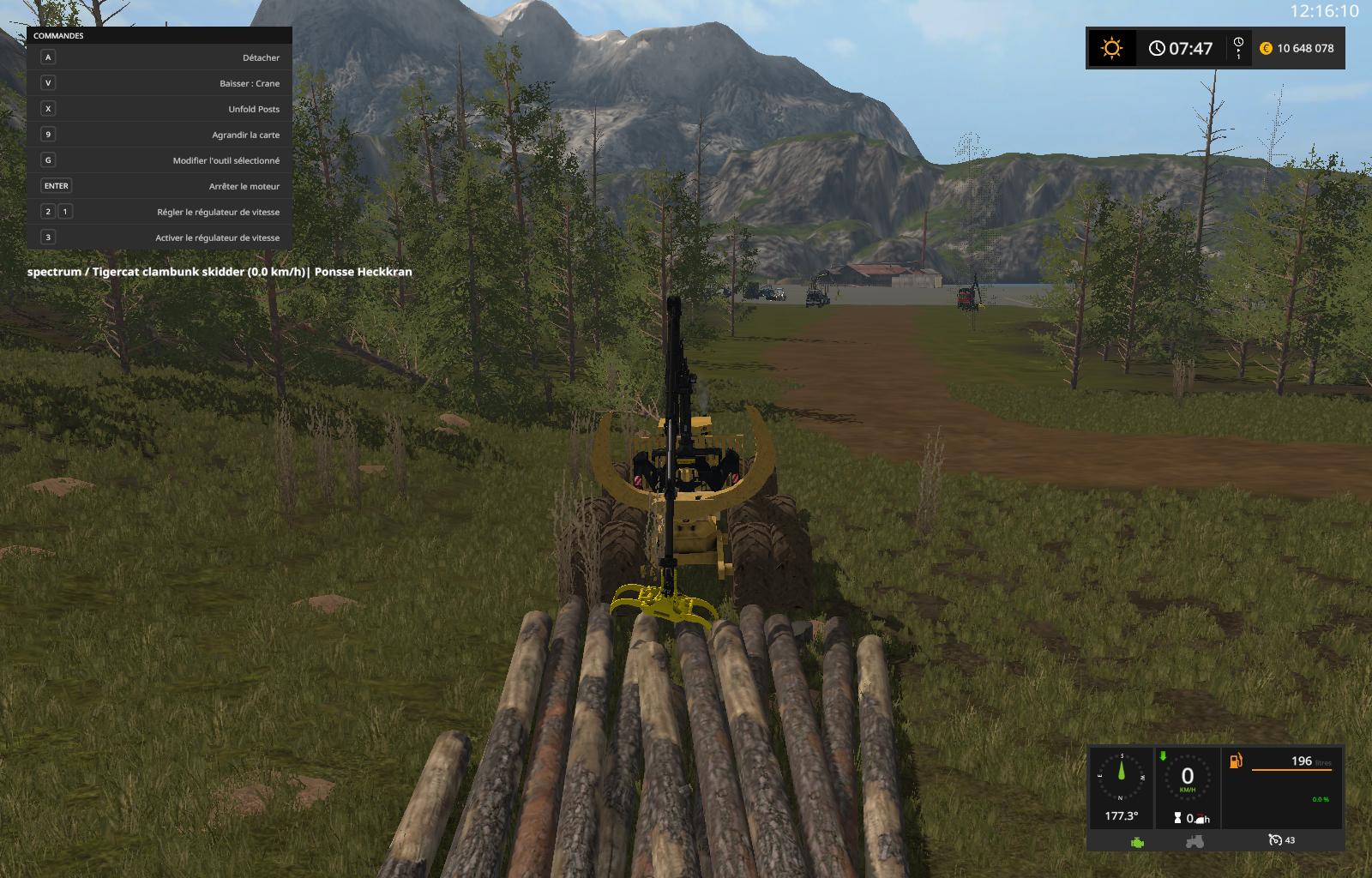The image size is (1372, 878).
Task: Select the Baisser : Crane command row
Action: point(159,83)
